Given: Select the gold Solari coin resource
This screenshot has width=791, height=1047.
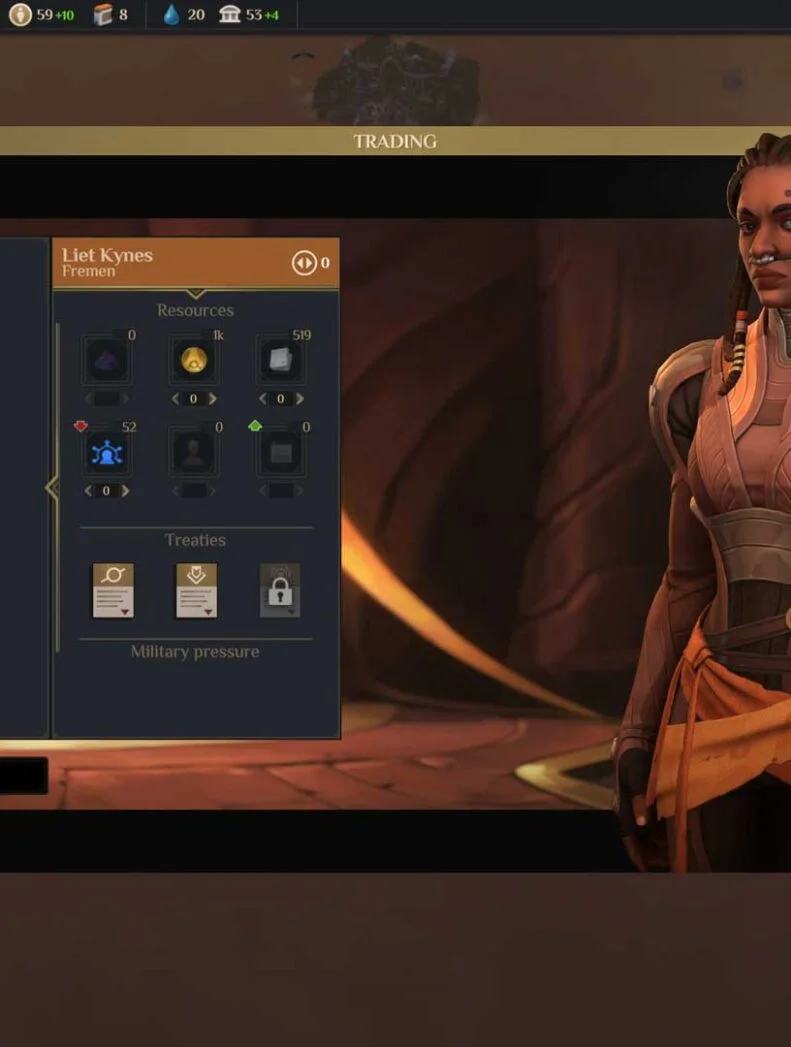Looking at the screenshot, I should tap(194, 361).
